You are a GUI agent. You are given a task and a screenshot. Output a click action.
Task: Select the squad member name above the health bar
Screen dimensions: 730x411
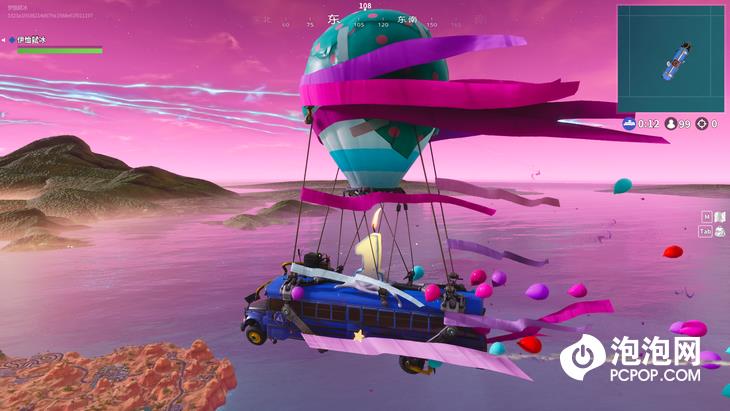tap(32, 40)
